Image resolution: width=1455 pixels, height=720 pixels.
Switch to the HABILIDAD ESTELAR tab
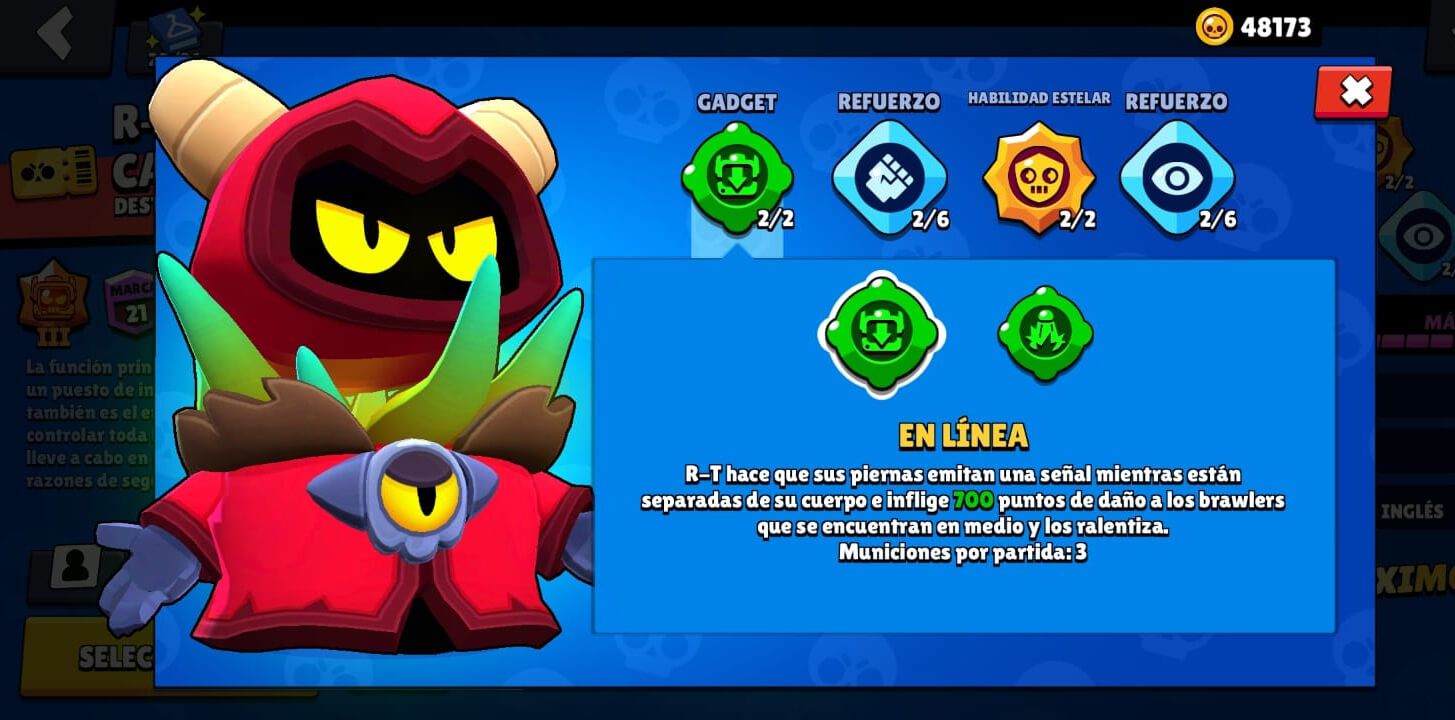point(1038,99)
